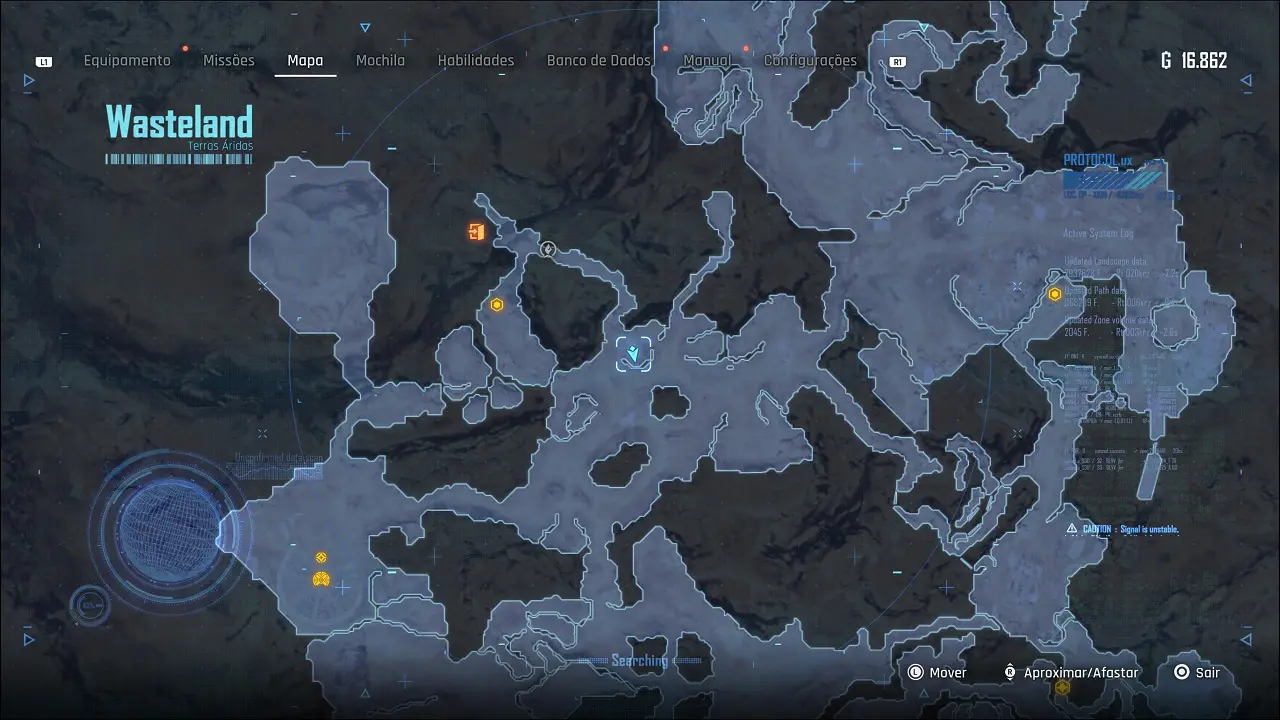This screenshot has height=720, width=1280.
Task: Open the Mochila tab
Action: [381, 60]
